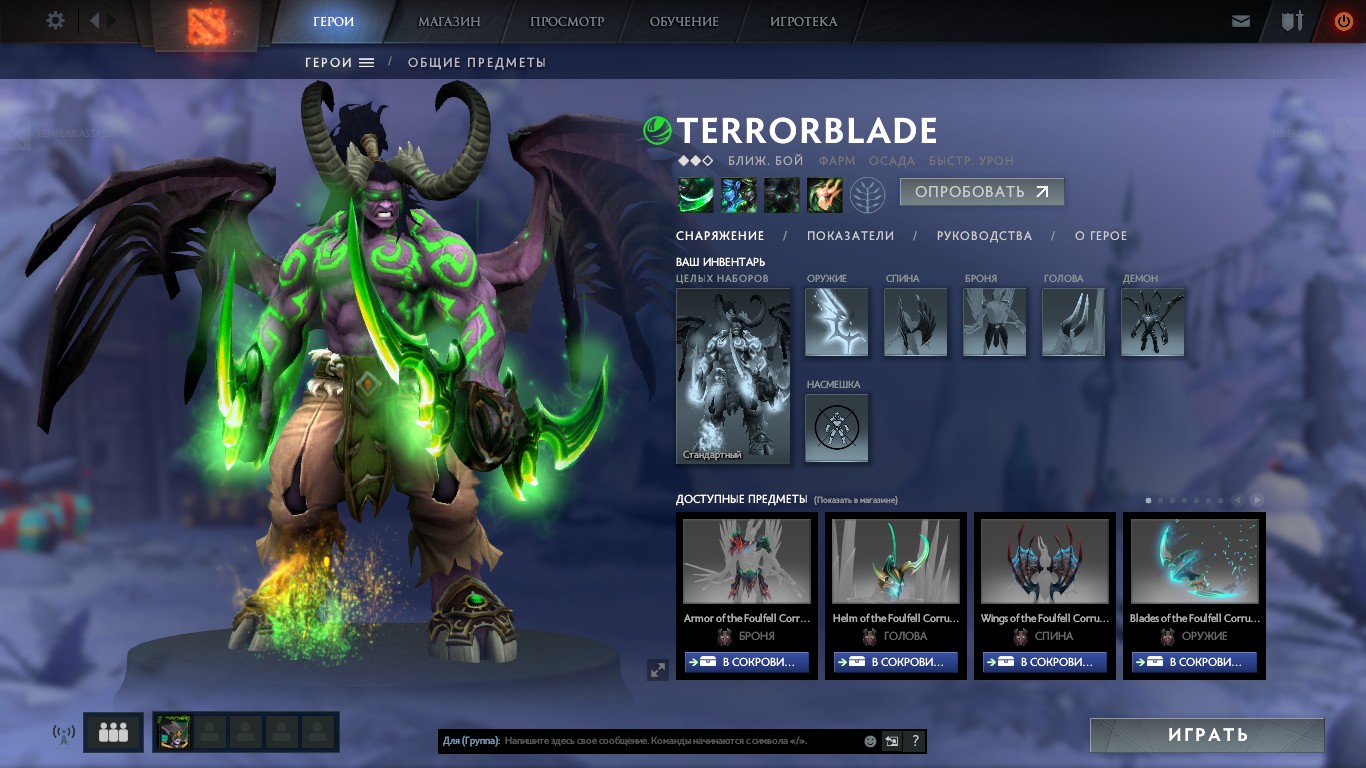Open the РУКОВОДСТВА tab
This screenshot has width=1366, height=768.
984,236
